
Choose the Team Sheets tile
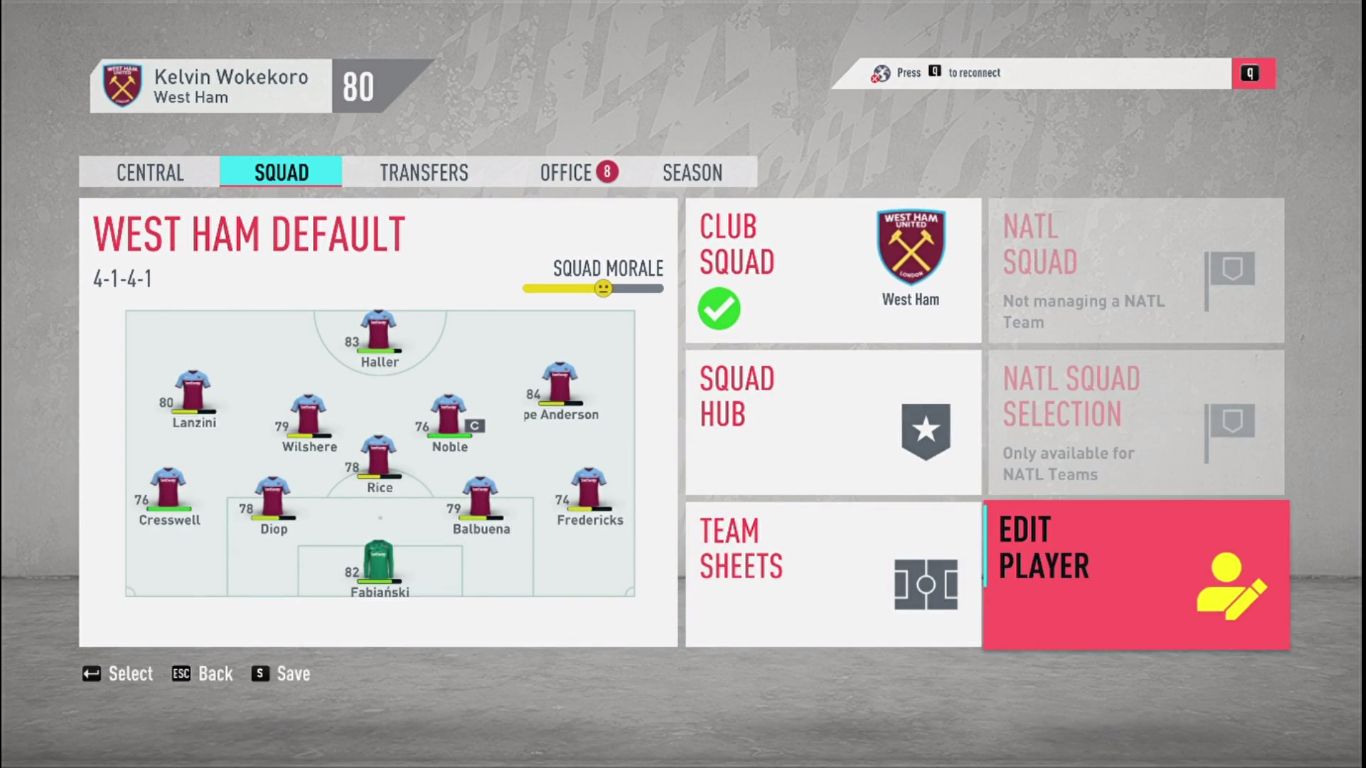833,574
